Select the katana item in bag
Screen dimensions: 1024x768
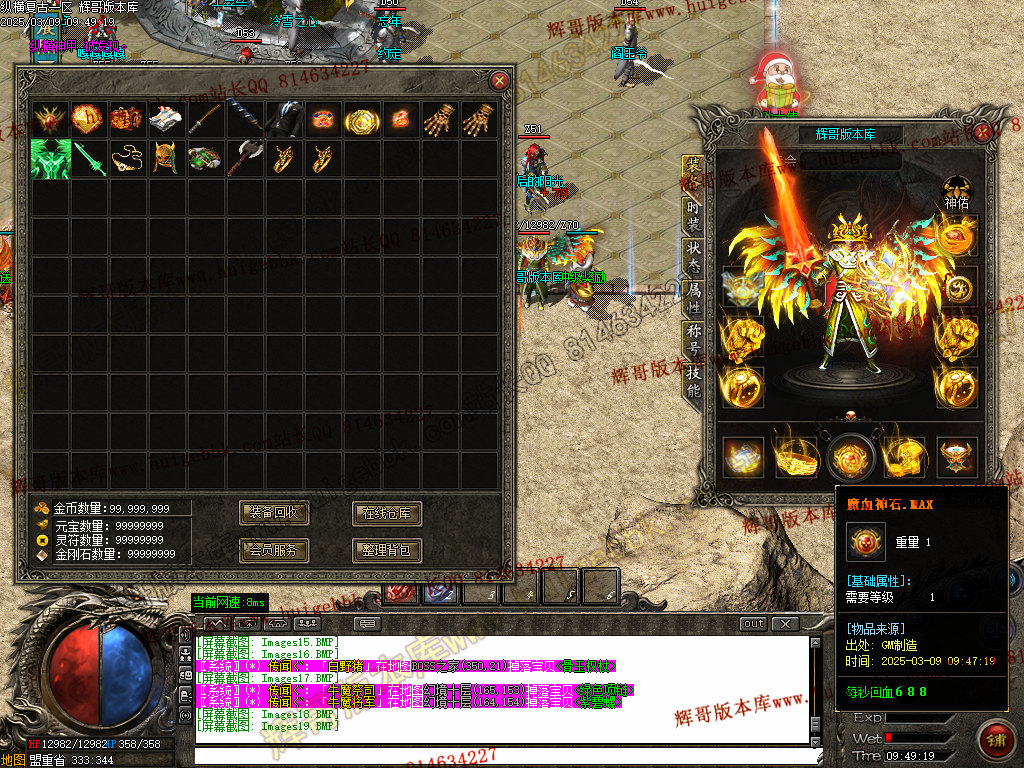205,119
